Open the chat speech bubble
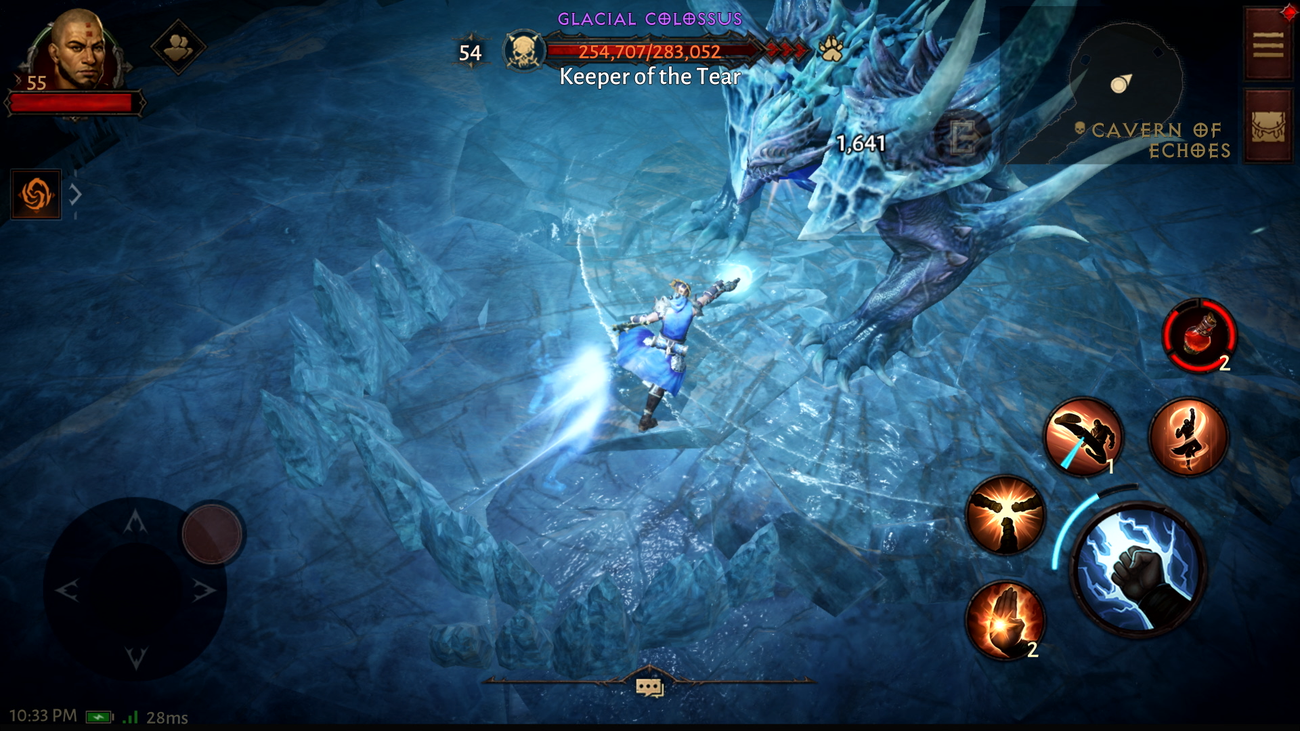The width and height of the screenshot is (1300, 731). click(649, 687)
